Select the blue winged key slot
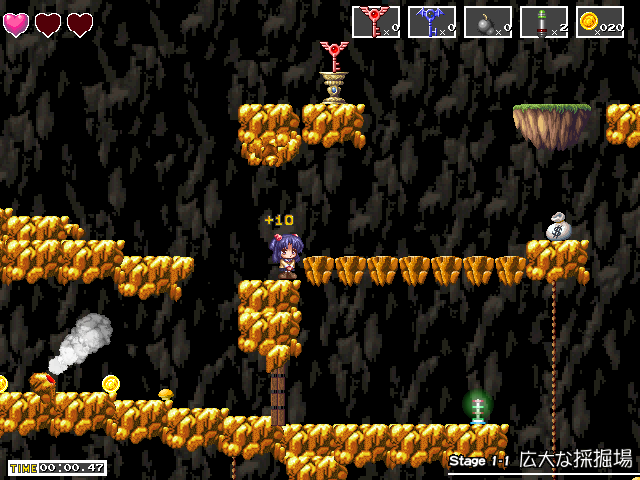 pyautogui.click(x=432, y=22)
